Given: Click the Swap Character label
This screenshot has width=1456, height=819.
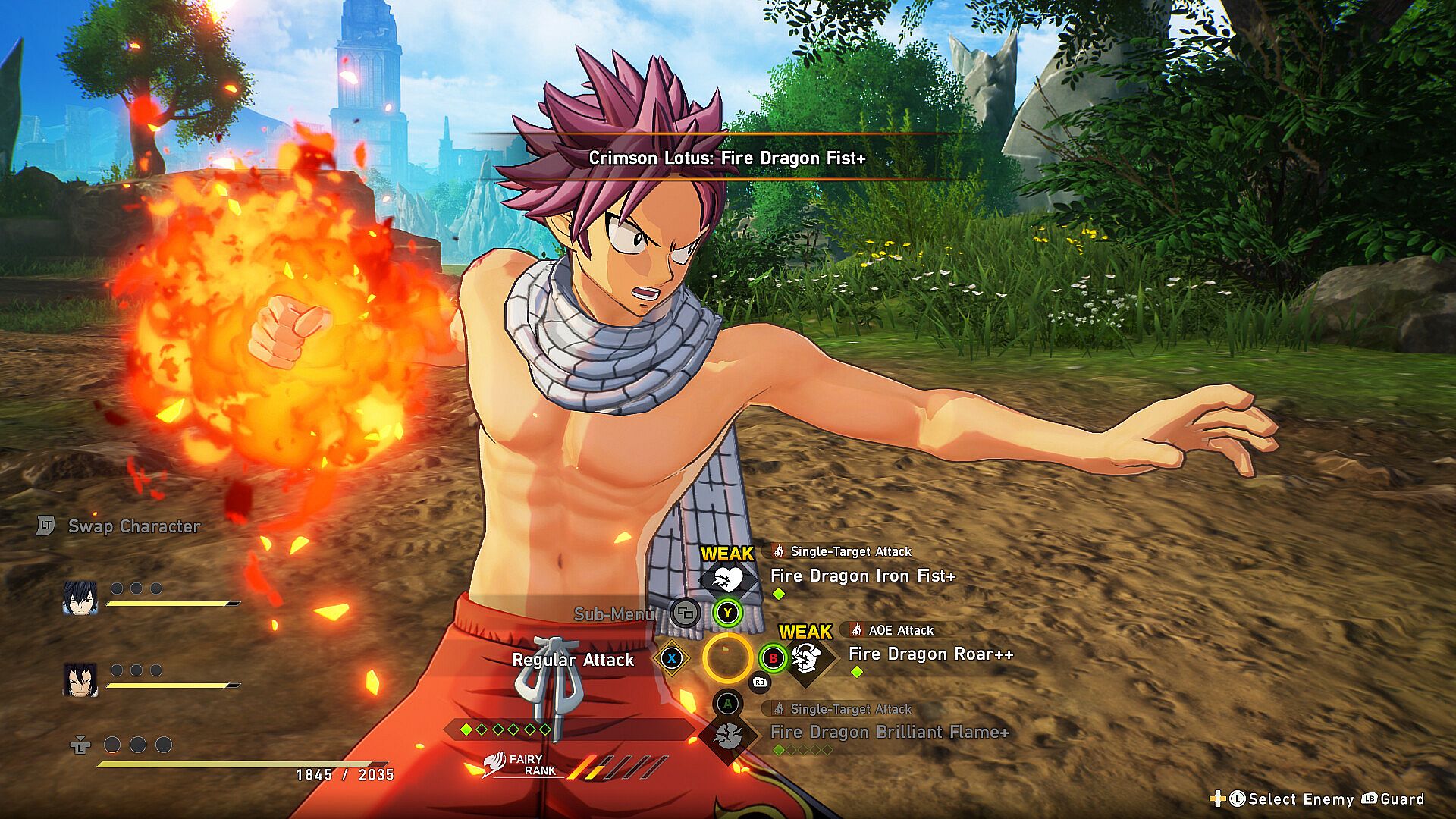Looking at the screenshot, I should (133, 526).
